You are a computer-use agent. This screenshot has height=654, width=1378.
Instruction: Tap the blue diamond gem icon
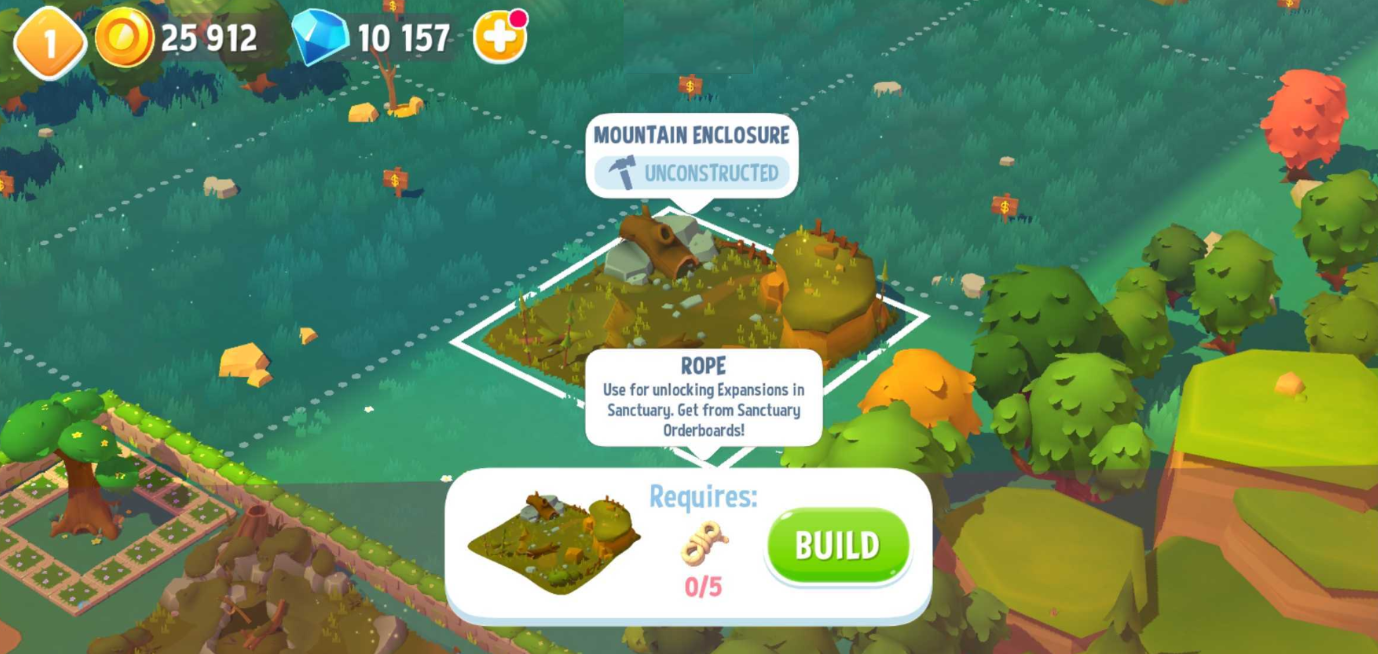pyautogui.click(x=320, y=37)
